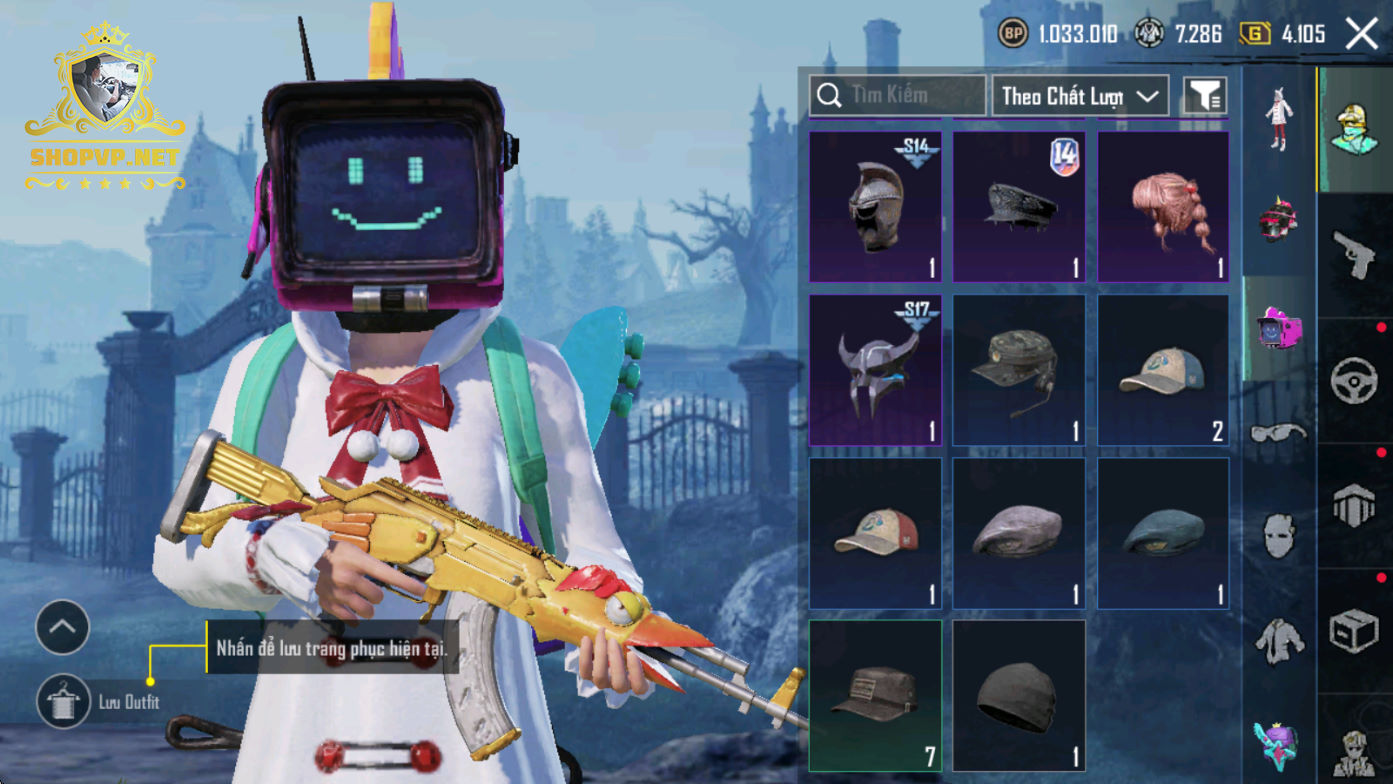Click the Lưu Outfit hanger button
1393x784 pixels.
(x=63, y=701)
